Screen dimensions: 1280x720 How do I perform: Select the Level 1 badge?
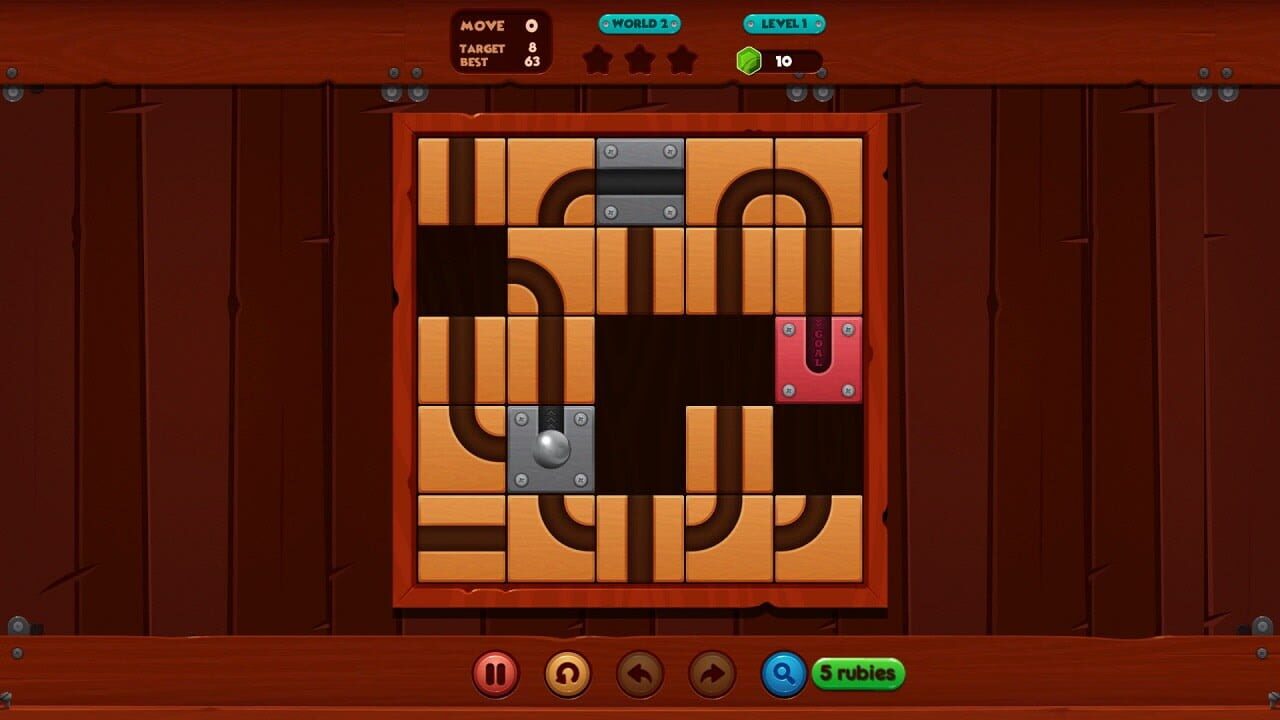pos(781,22)
